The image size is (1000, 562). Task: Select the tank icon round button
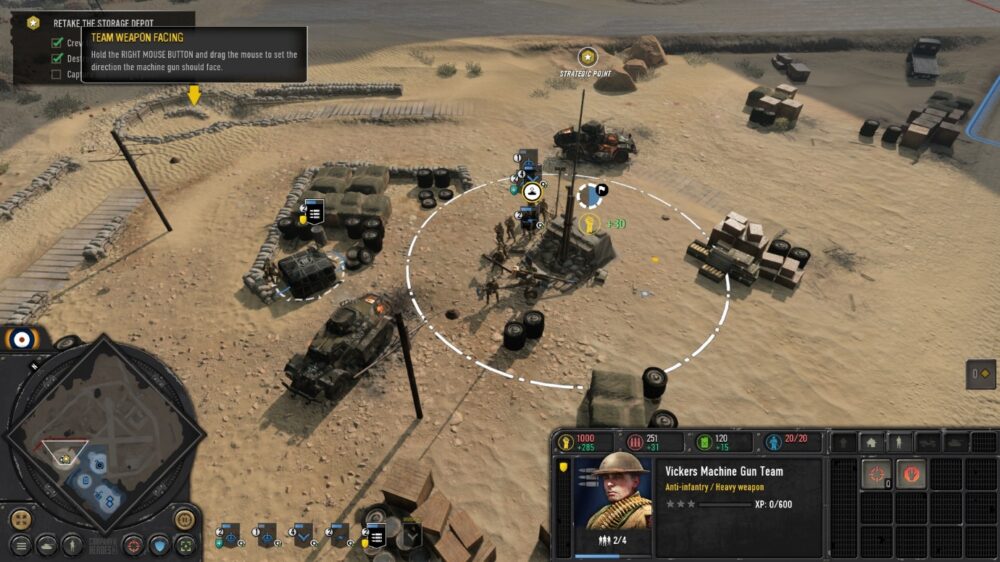pyautogui.click(x=47, y=546)
